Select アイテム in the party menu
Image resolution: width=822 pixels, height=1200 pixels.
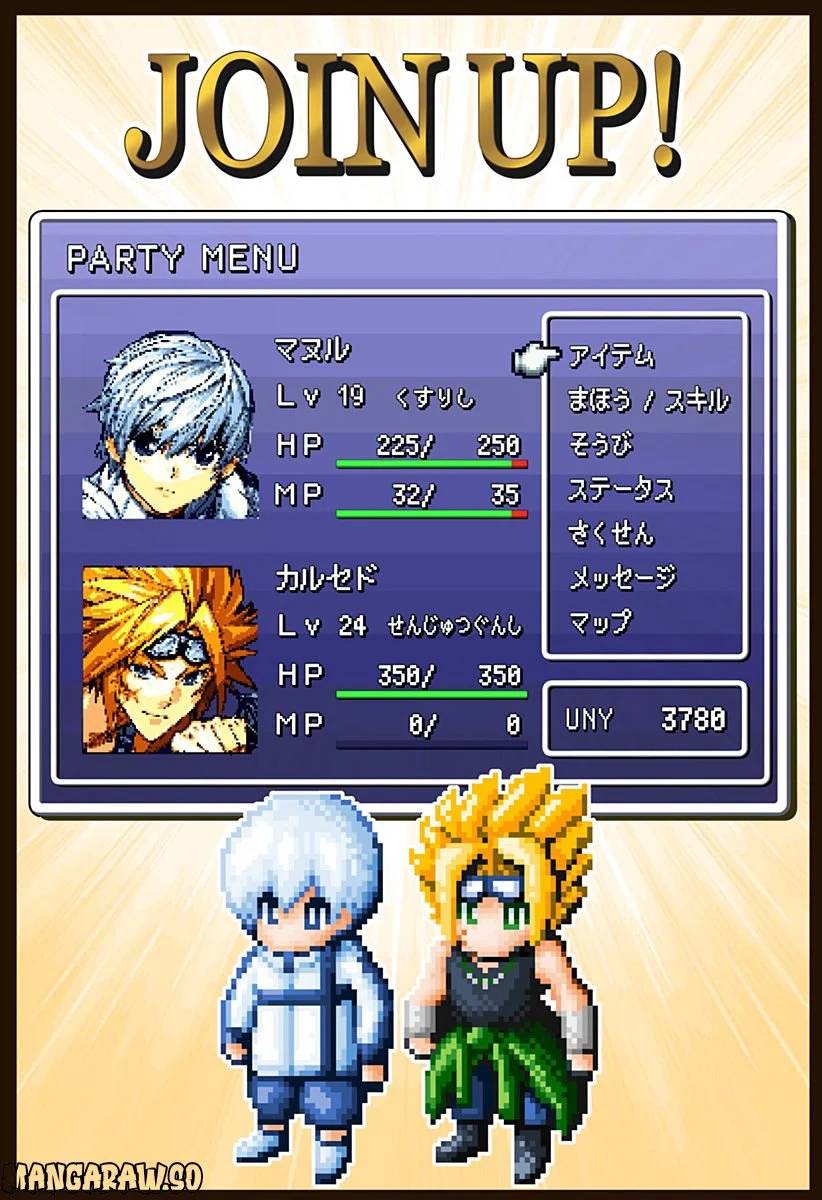pos(611,356)
